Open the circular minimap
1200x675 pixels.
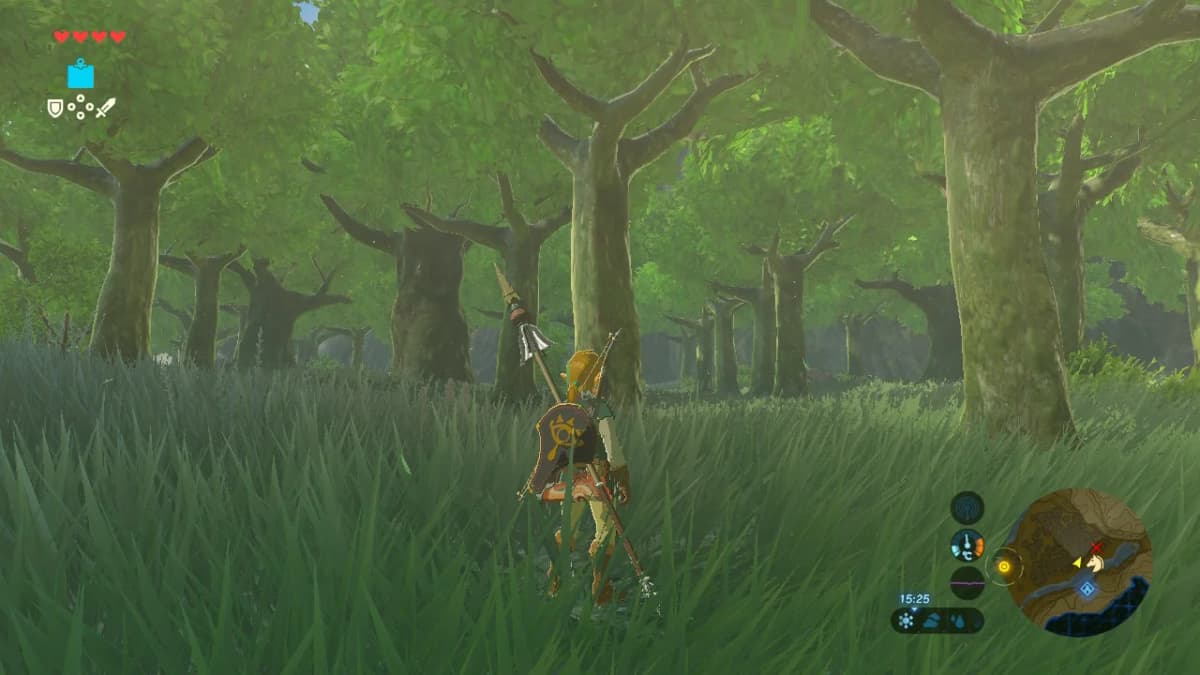[x=1077, y=562]
